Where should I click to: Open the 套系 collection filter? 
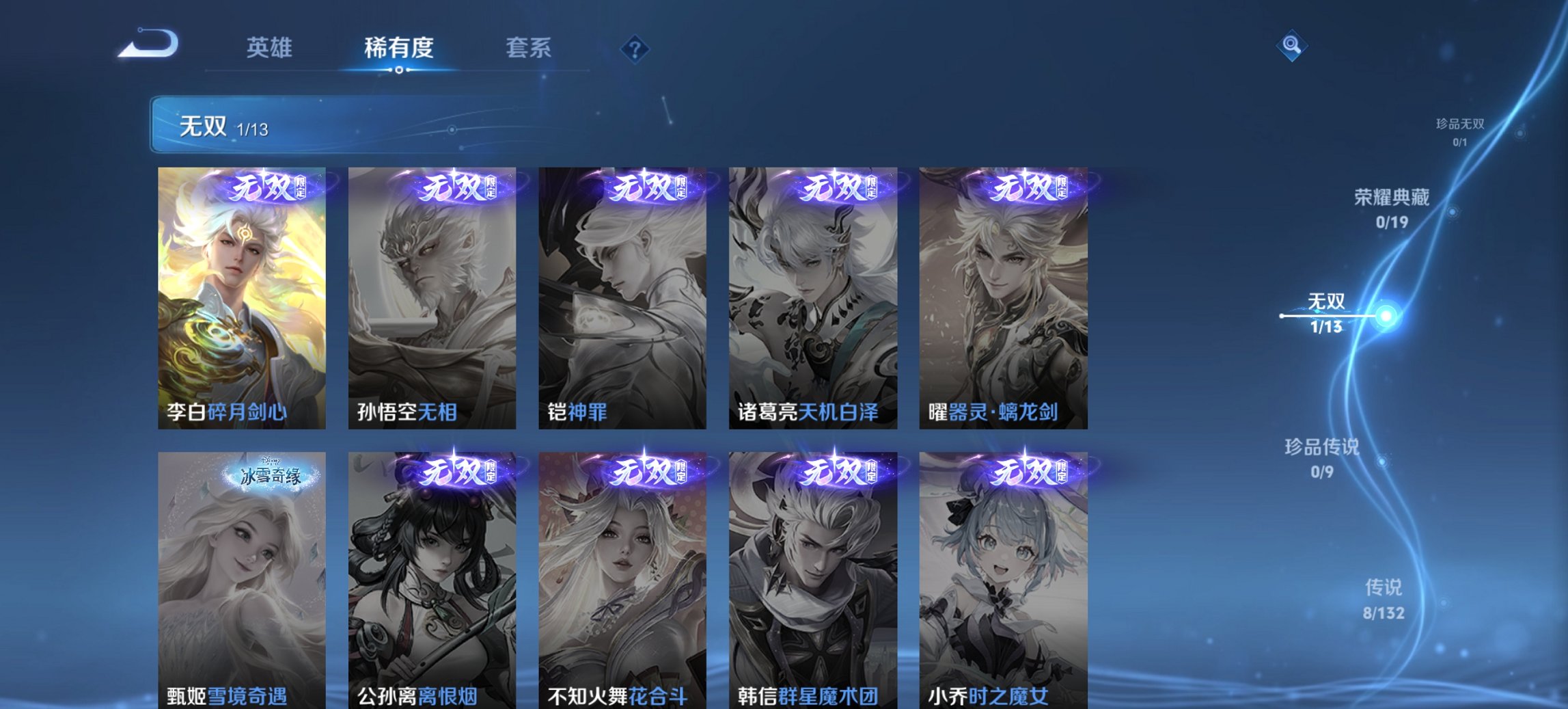tap(529, 48)
